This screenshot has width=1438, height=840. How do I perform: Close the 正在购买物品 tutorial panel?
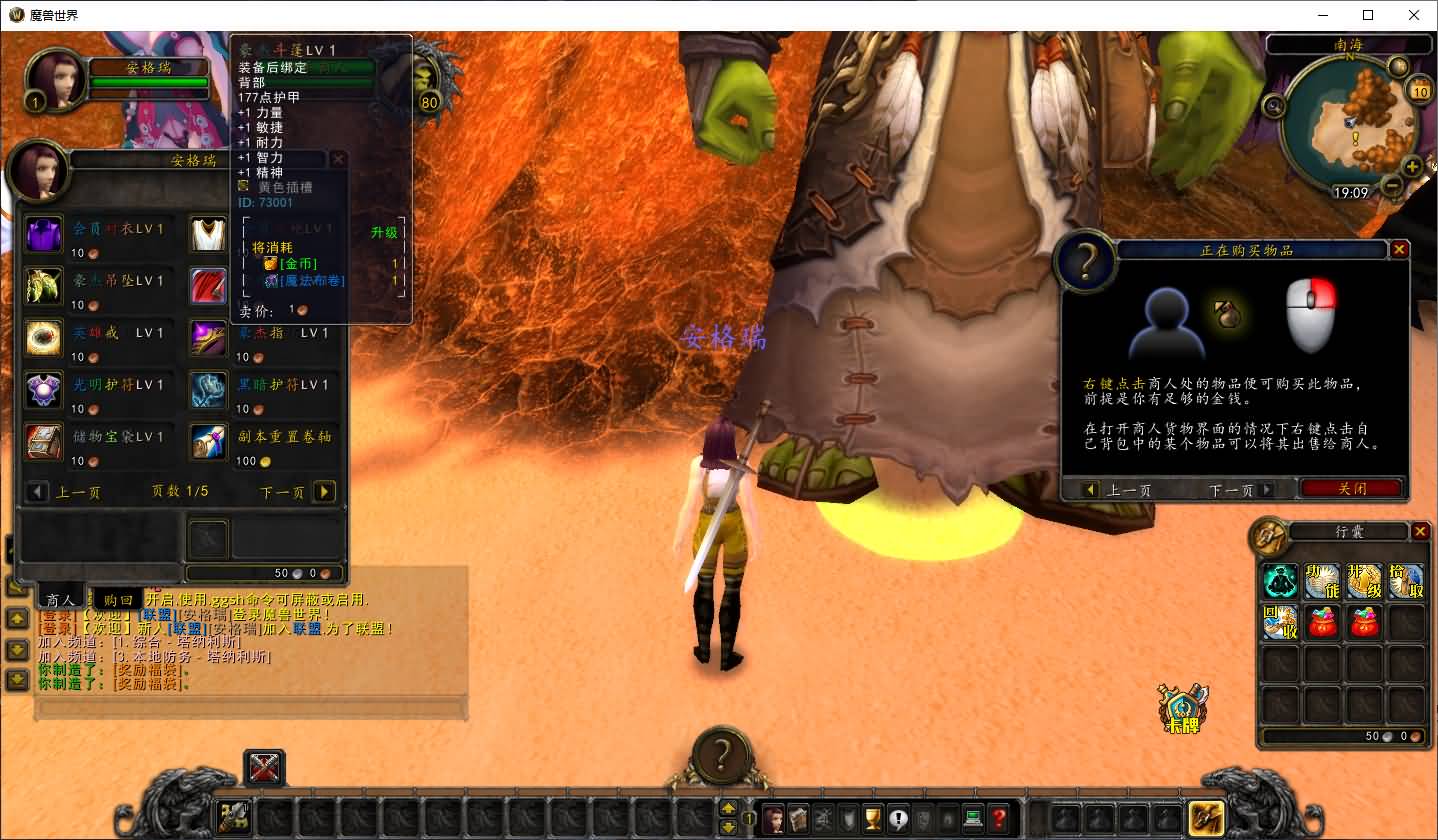tap(1399, 250)
